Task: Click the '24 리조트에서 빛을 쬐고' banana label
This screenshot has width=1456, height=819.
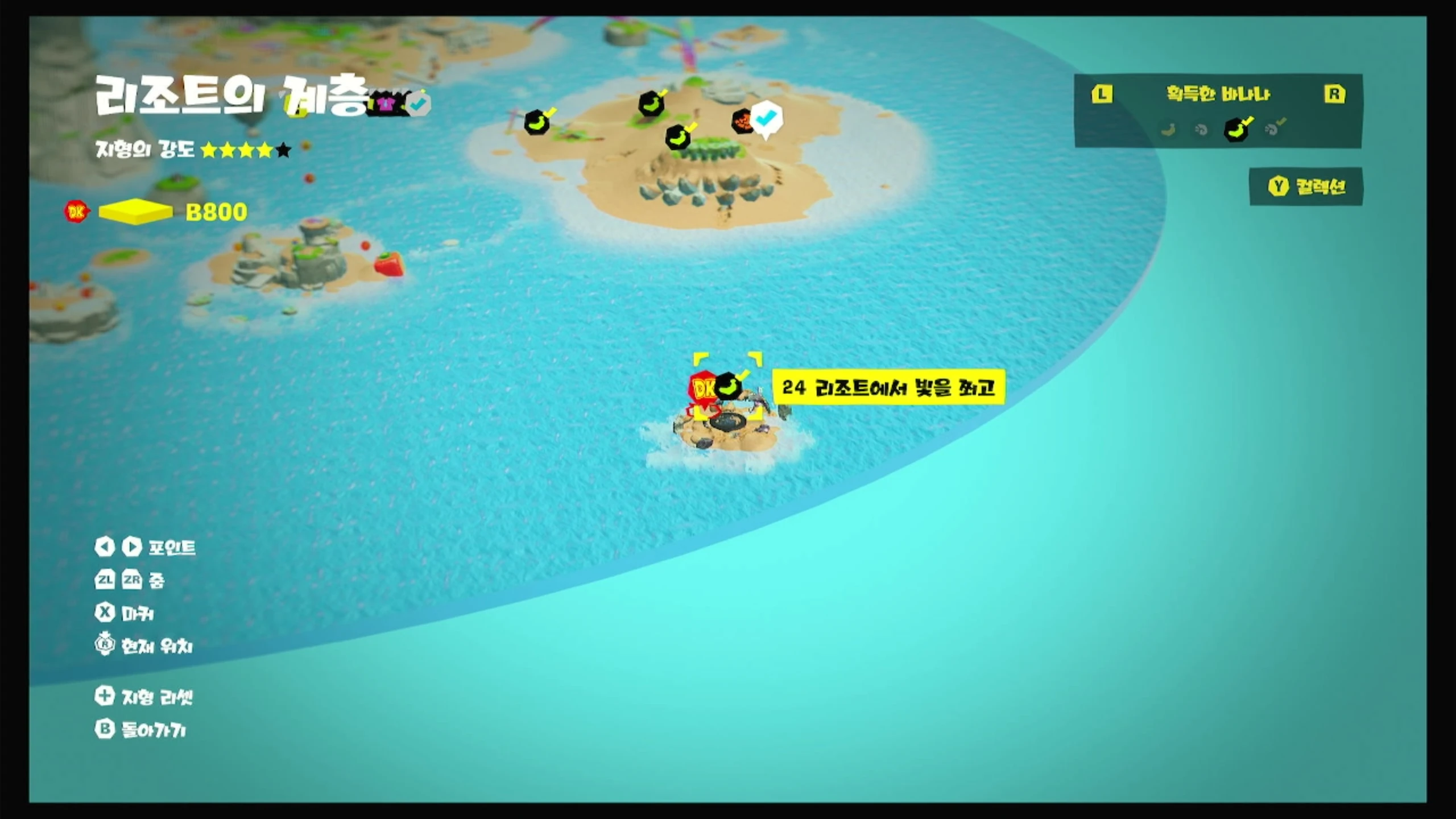Action: (888, 388)
